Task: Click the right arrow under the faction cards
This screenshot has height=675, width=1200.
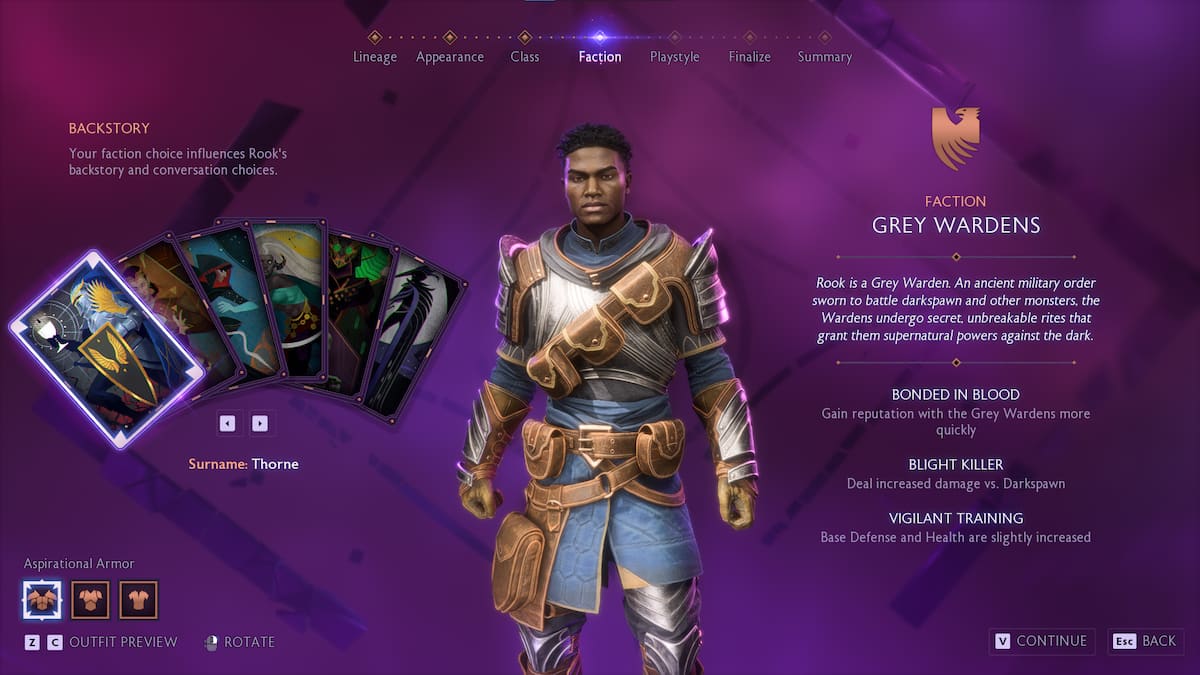Action: [x=260, y=423]
